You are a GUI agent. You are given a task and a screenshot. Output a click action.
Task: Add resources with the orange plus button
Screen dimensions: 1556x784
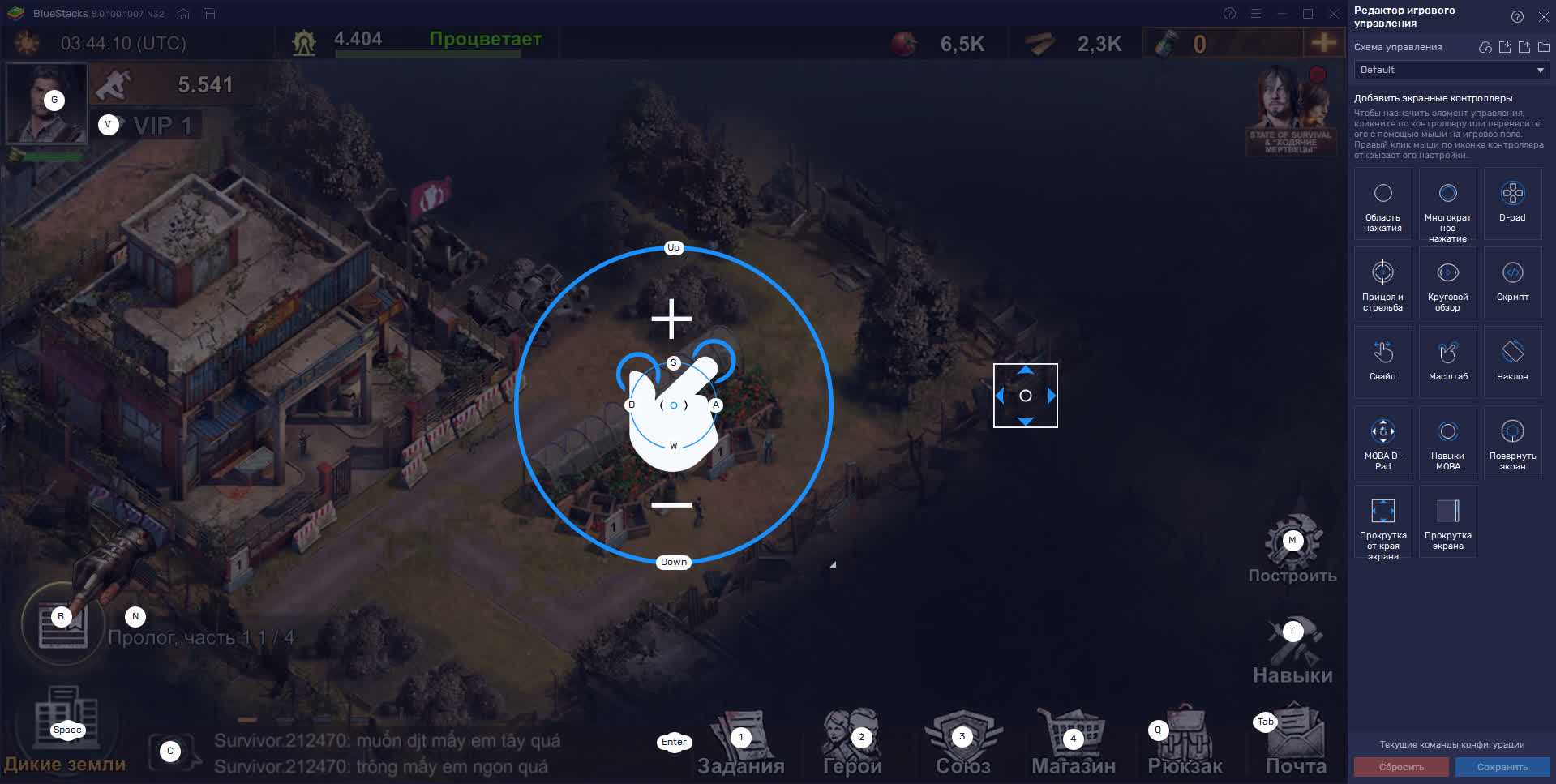point(1323,43)
